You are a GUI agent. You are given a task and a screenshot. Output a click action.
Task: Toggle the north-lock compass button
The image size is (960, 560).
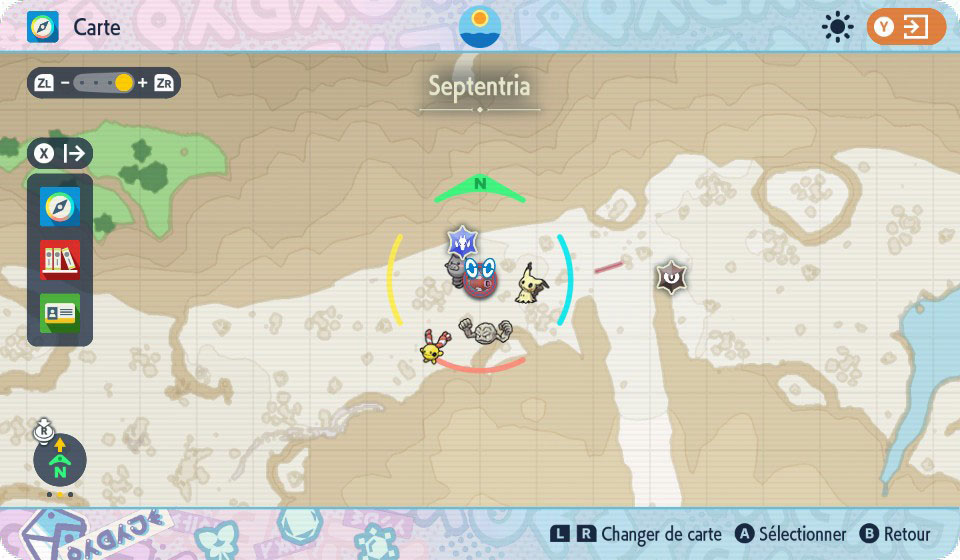coord(60,461)
